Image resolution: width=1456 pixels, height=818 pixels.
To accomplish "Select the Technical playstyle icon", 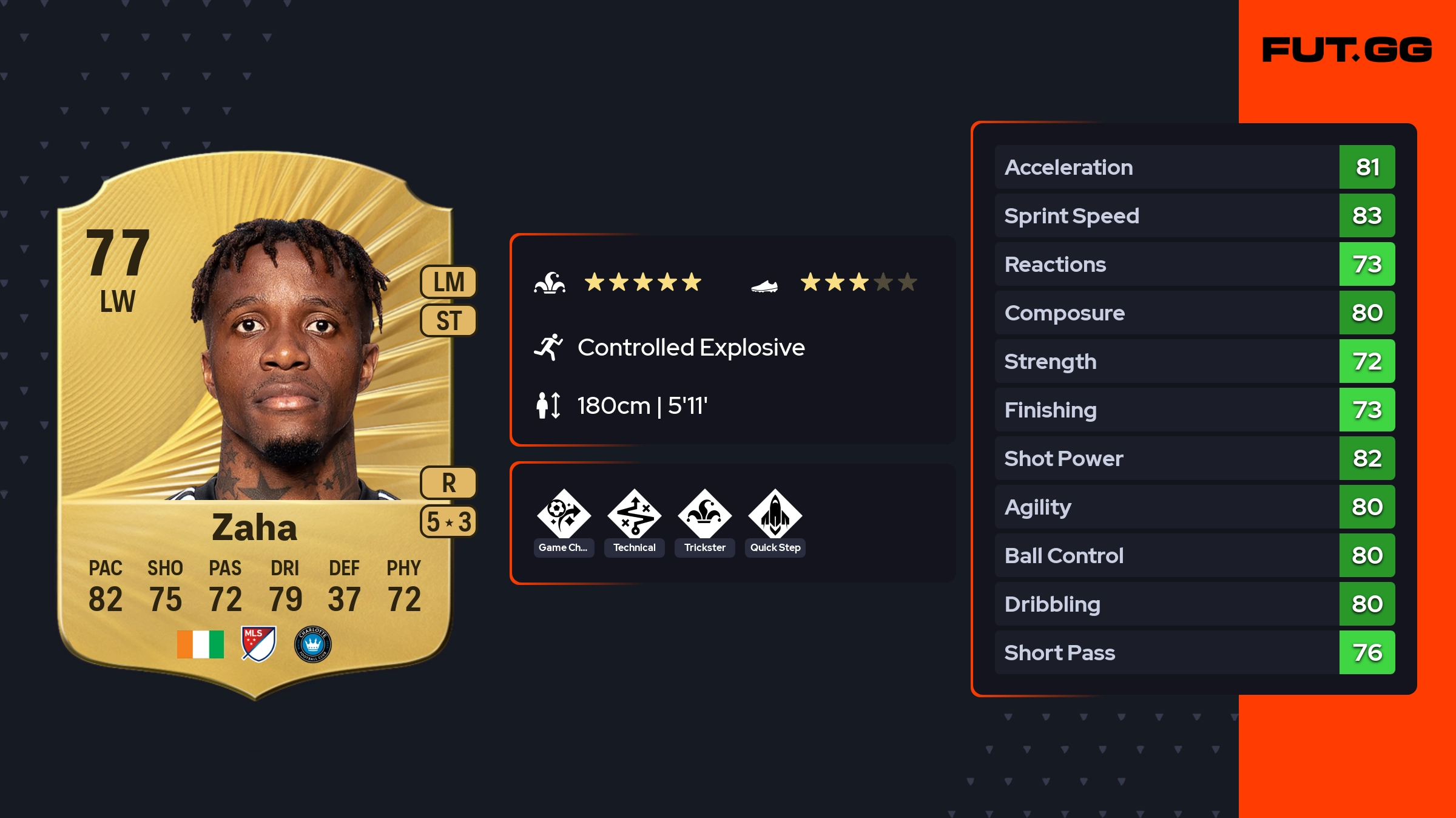I will (635, 515).
